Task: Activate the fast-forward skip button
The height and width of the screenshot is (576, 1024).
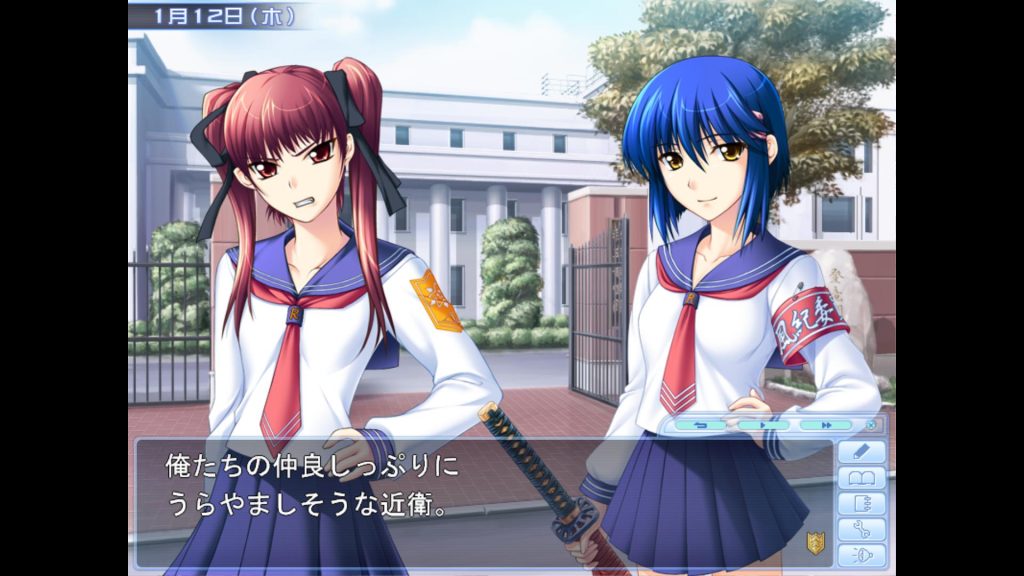Action: point(825,425)
